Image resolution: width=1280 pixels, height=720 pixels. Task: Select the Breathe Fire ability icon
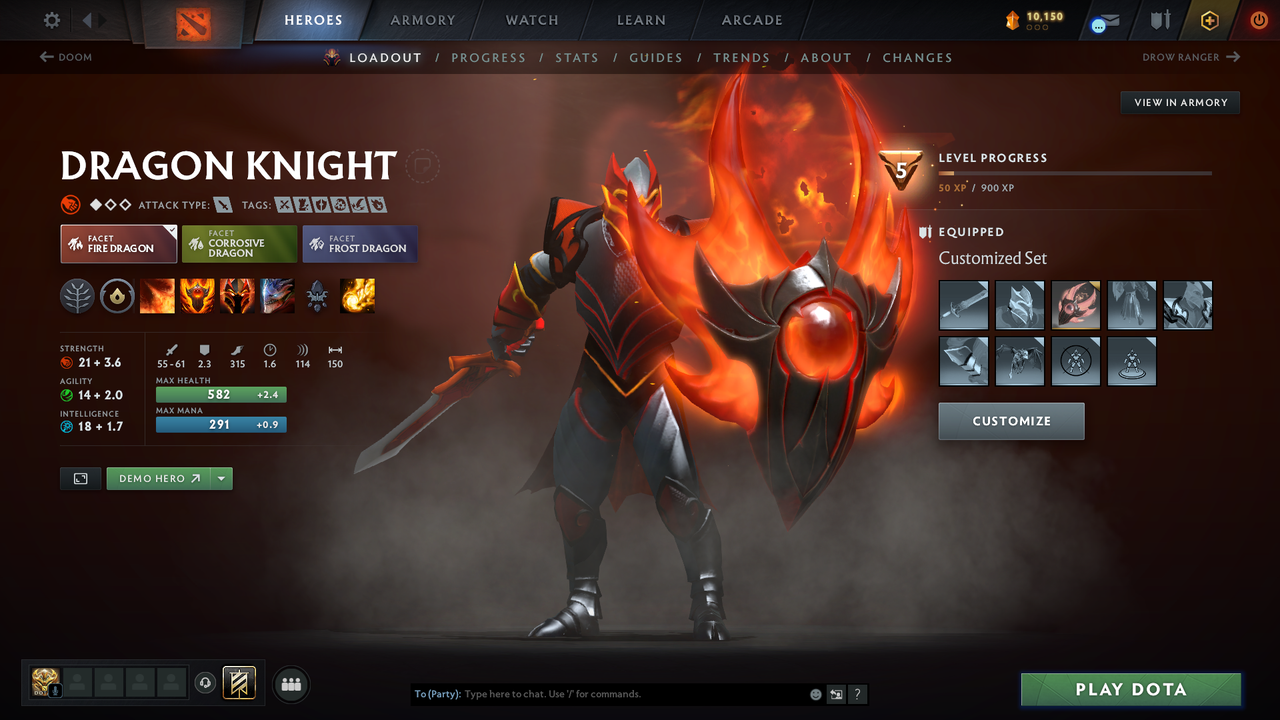157,296
